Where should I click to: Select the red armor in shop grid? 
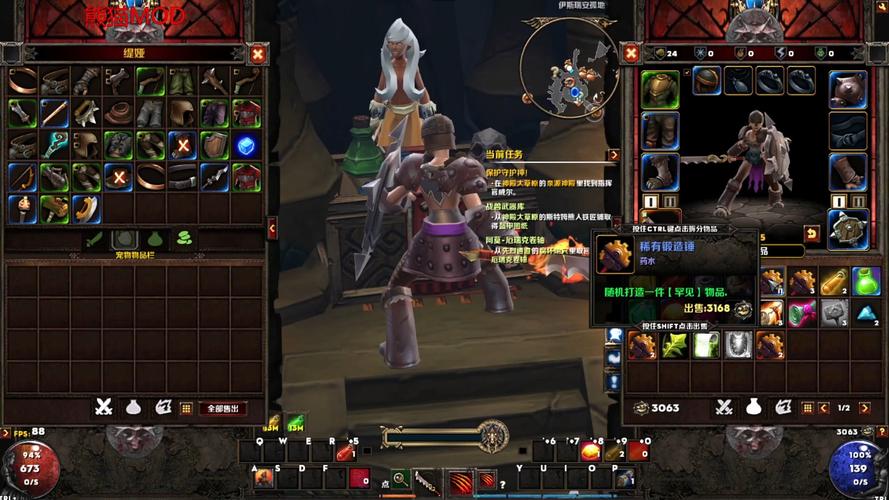click(x=245, y=177)
